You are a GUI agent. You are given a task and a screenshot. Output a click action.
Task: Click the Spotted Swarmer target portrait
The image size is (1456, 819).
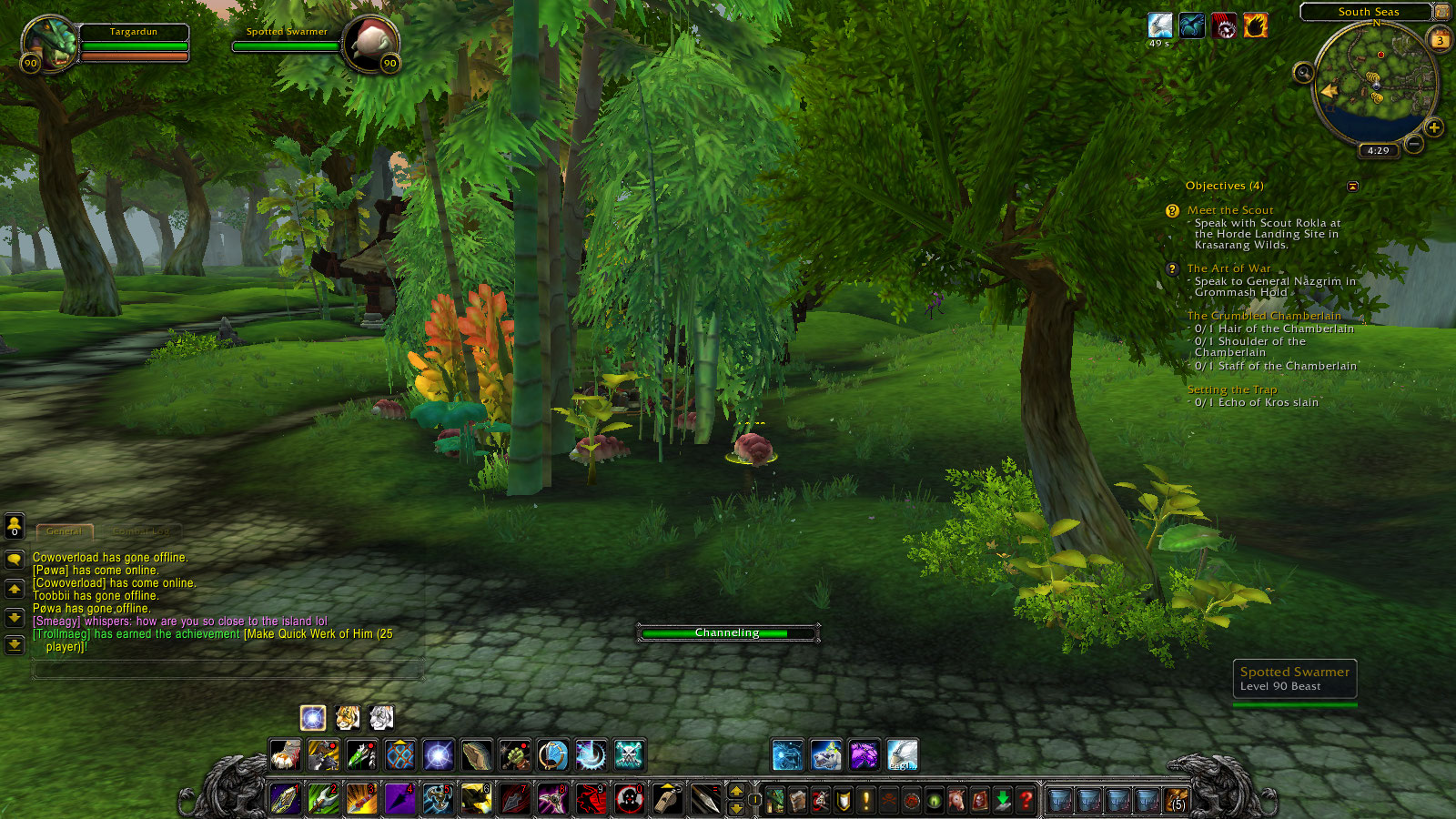click(x=371, y=42)
